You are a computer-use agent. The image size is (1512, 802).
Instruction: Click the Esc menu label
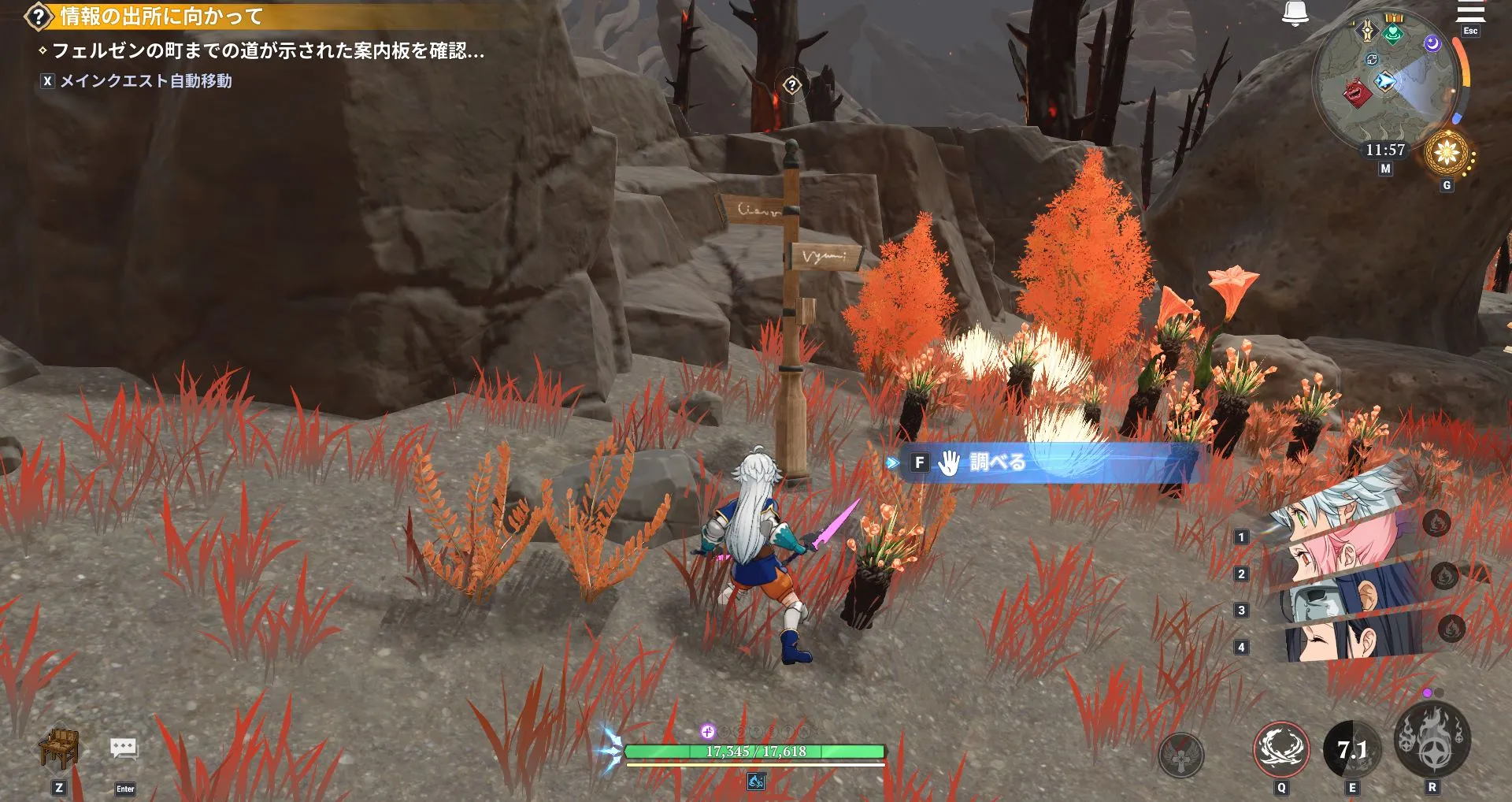[1470, 30]
